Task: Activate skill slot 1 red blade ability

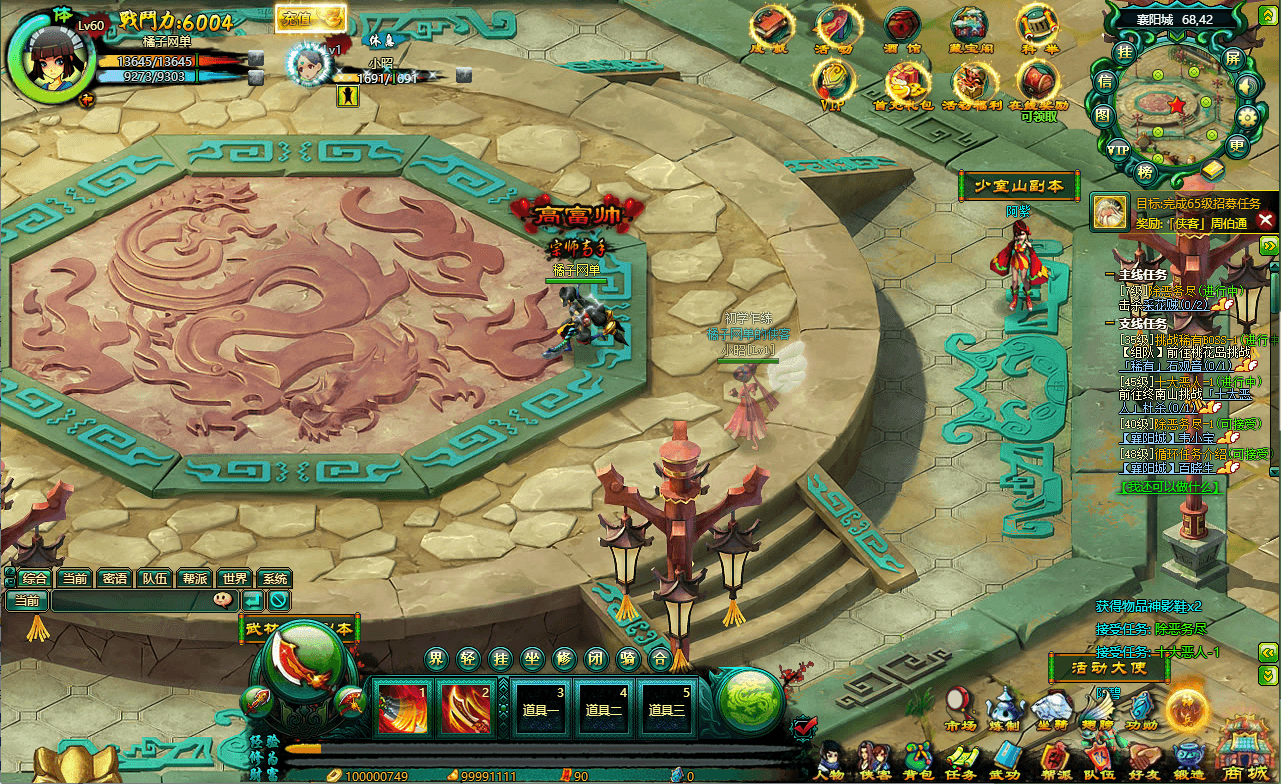Action: click(x=401, y=707)
